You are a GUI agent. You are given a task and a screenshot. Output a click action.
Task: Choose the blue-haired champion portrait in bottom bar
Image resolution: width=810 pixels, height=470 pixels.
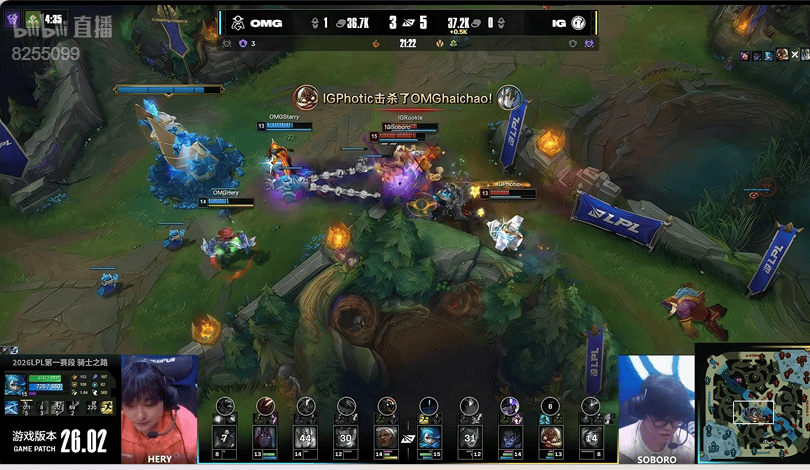tap(430, 437)
